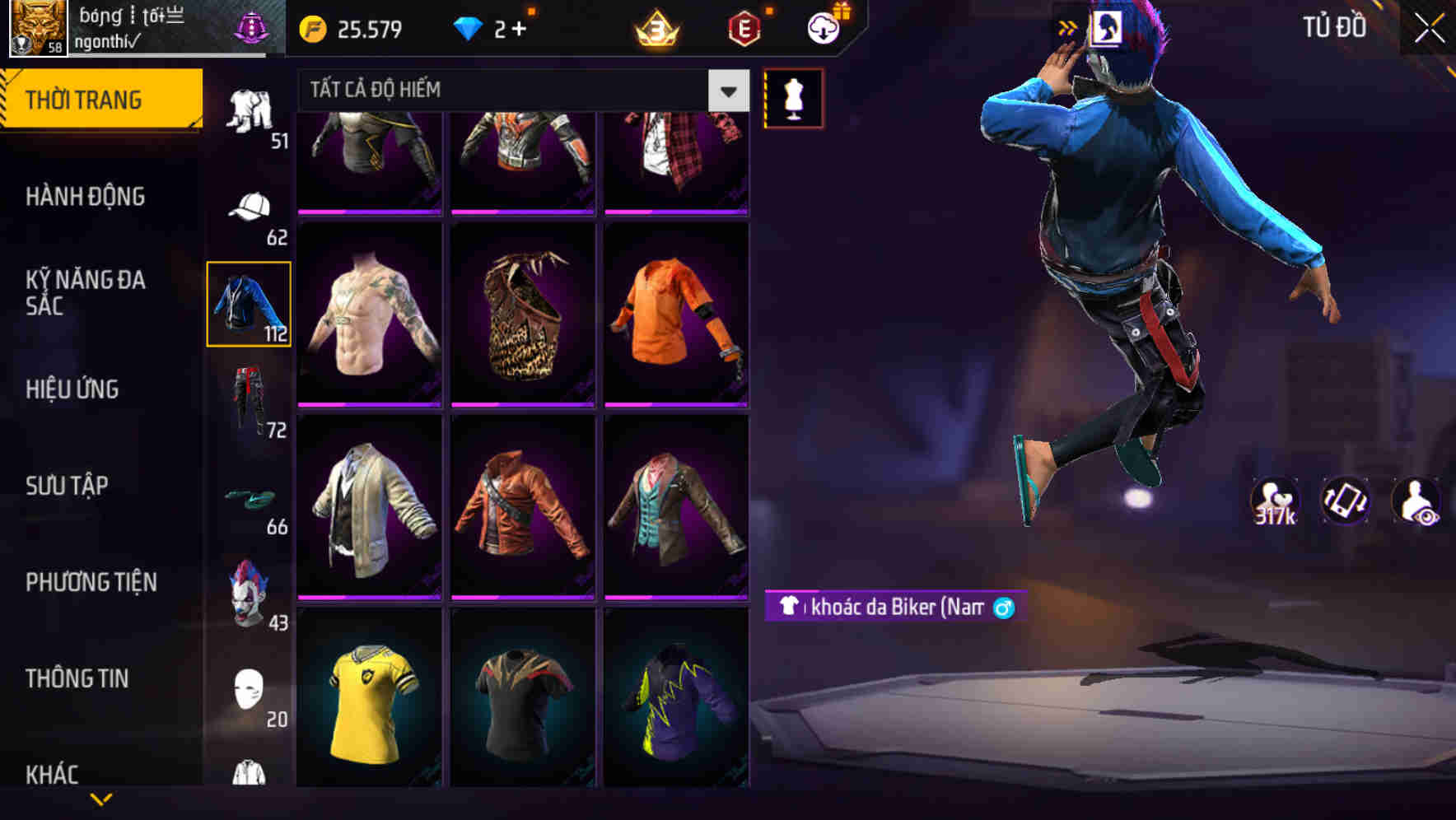Collapse sidebar with yellow chevron below KHÁC
Image resolution: width=1456 pixels, height=820 pixels.
tap(101, 800)
